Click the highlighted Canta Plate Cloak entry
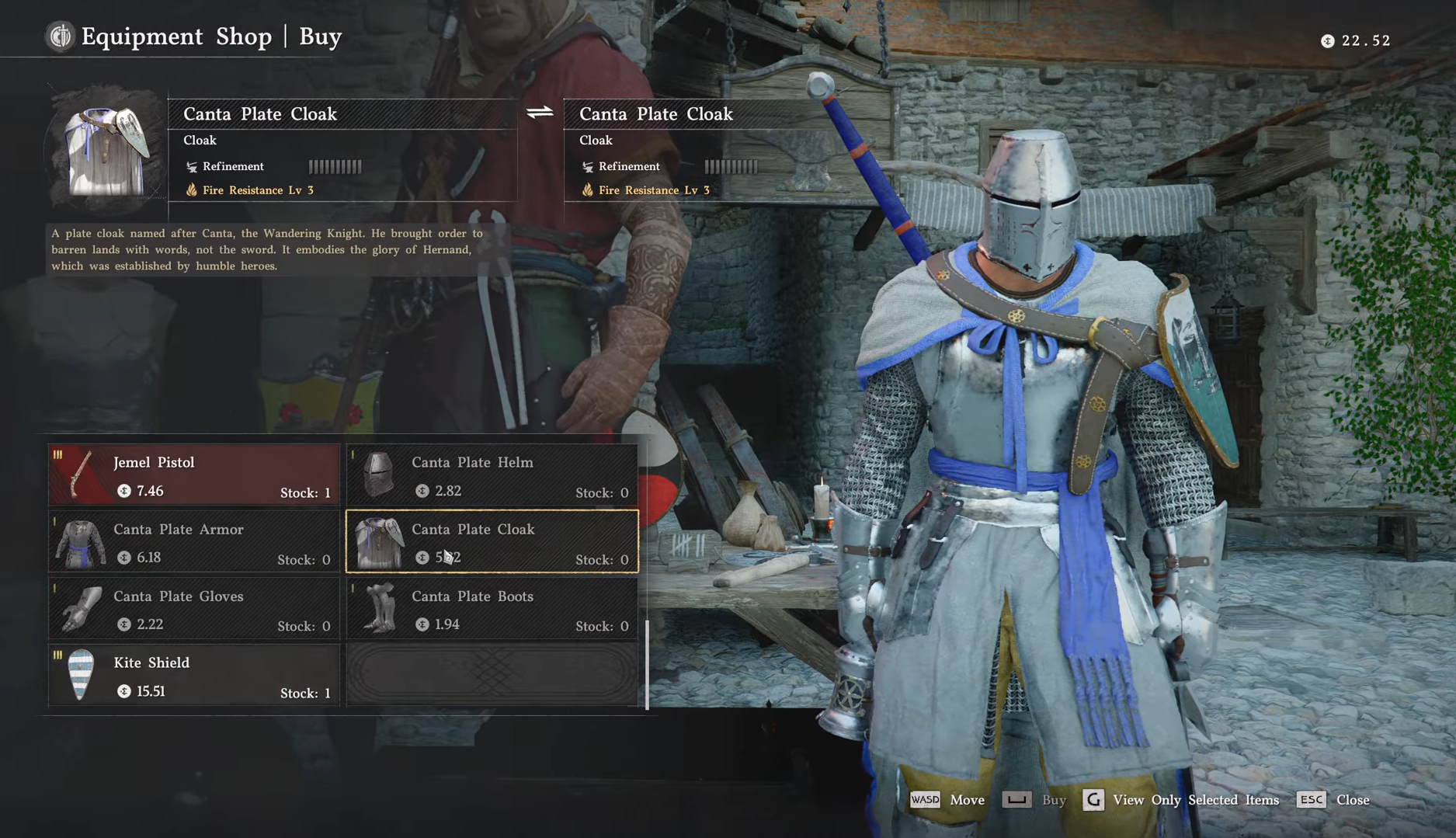 pos(492,542)
